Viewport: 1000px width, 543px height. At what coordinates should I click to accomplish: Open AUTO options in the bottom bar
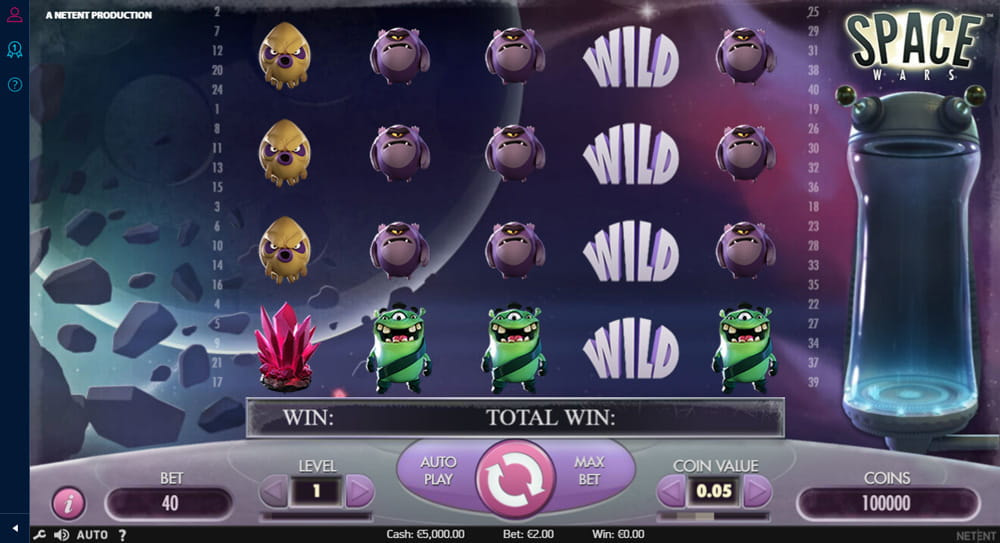click(x=92, y=535)
